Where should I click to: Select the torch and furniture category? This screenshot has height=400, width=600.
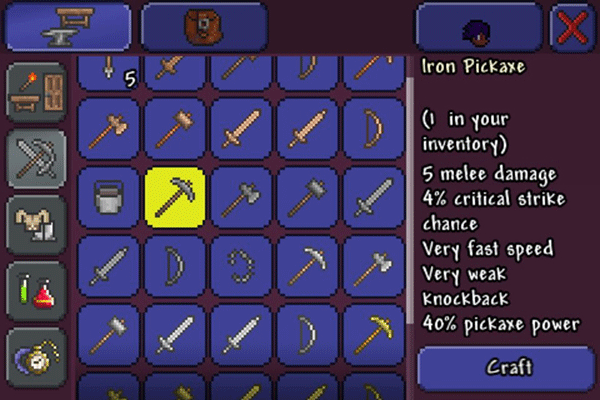(x=37, y=92)
